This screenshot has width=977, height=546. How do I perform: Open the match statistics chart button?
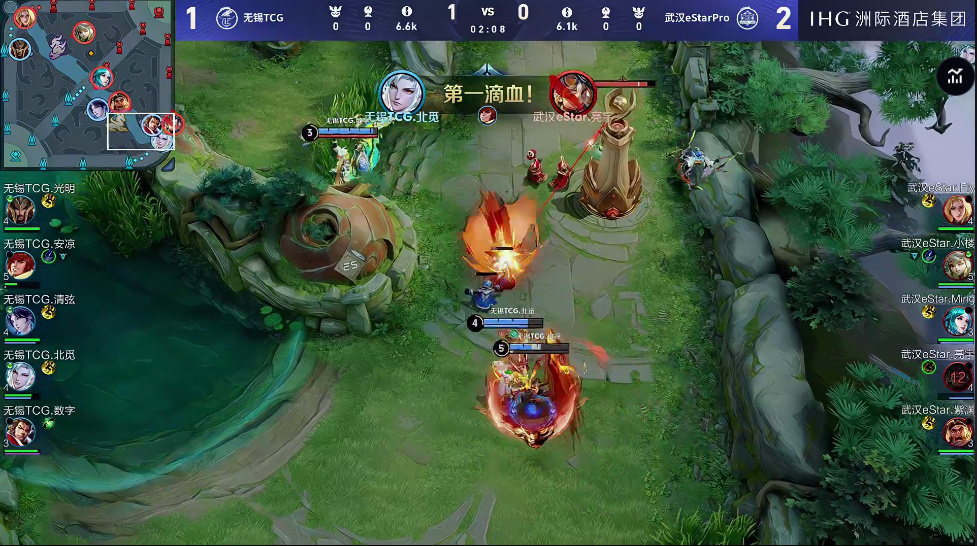[x=955, y=76]
